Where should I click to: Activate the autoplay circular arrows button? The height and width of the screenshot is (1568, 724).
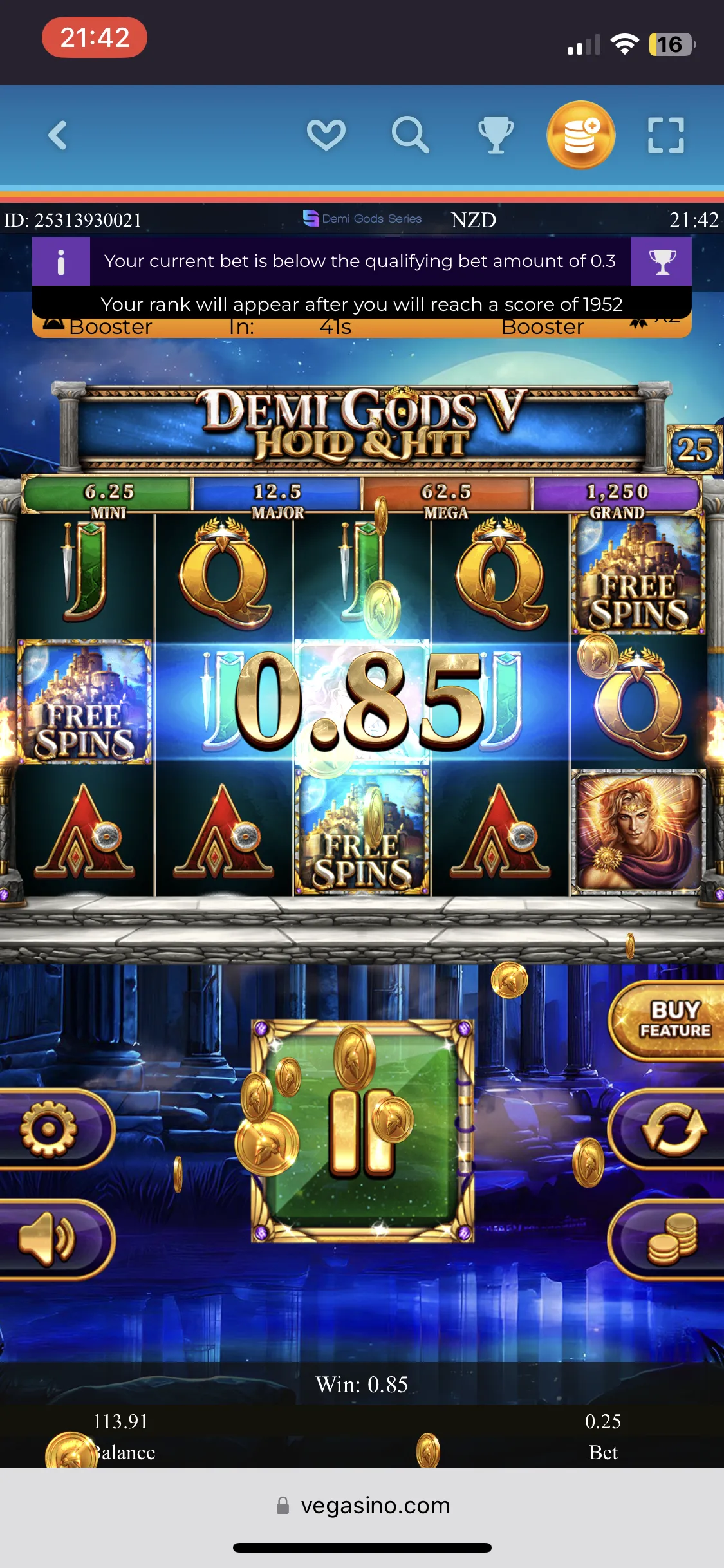coord(673,1129)
